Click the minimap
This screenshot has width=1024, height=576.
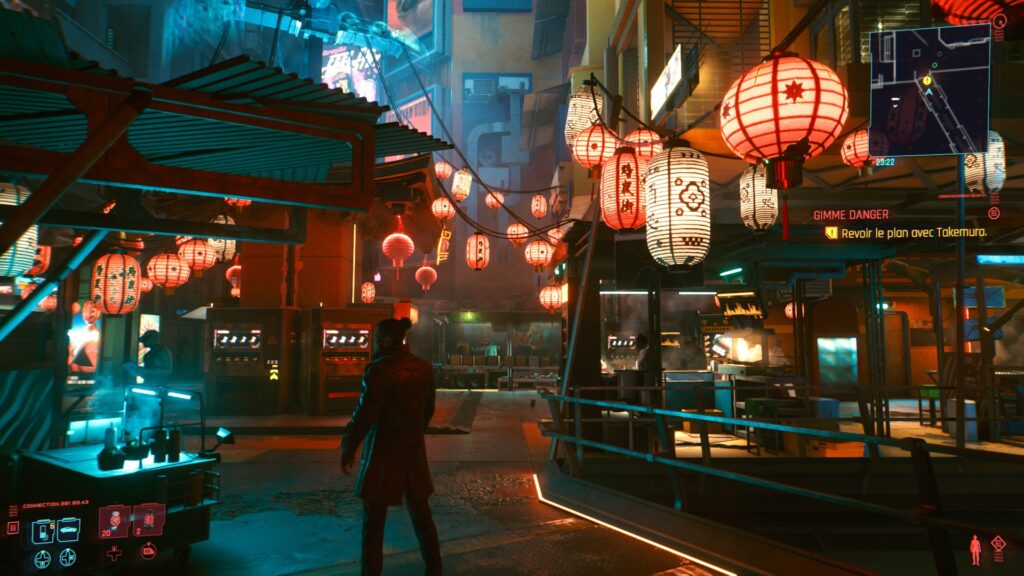(929, 90)
